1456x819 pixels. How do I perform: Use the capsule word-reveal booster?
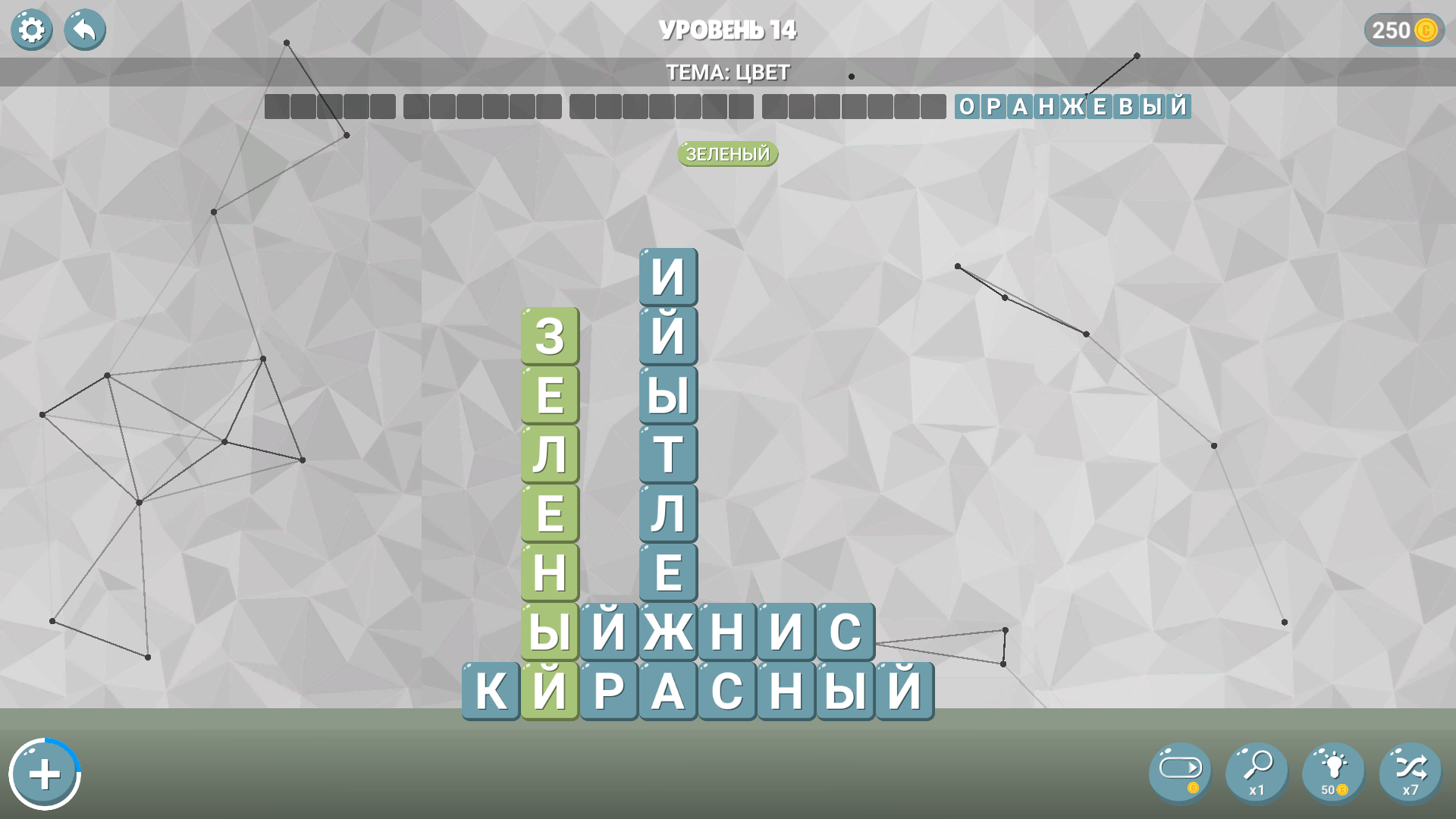(1180, 772)
